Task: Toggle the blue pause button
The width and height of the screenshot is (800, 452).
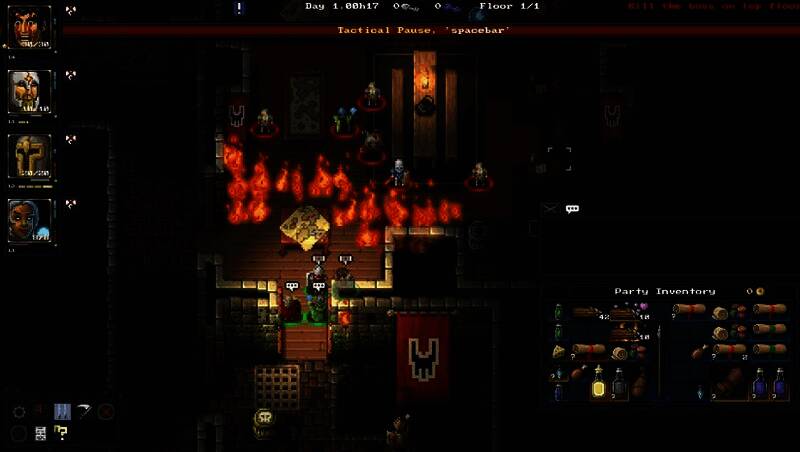Action: click(x=61, y=411)
